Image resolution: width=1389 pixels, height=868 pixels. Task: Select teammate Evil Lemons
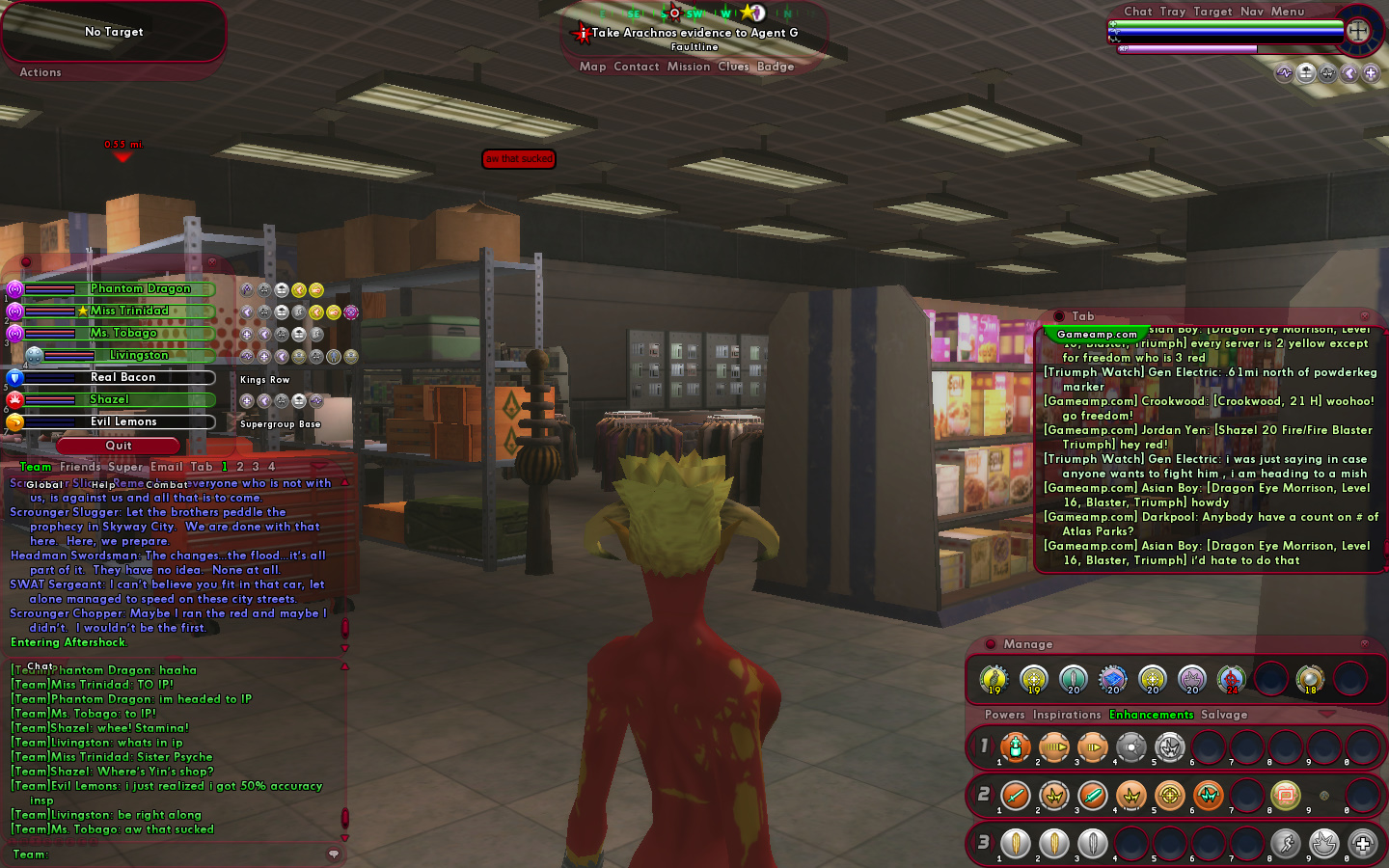(x=123, y=421)
